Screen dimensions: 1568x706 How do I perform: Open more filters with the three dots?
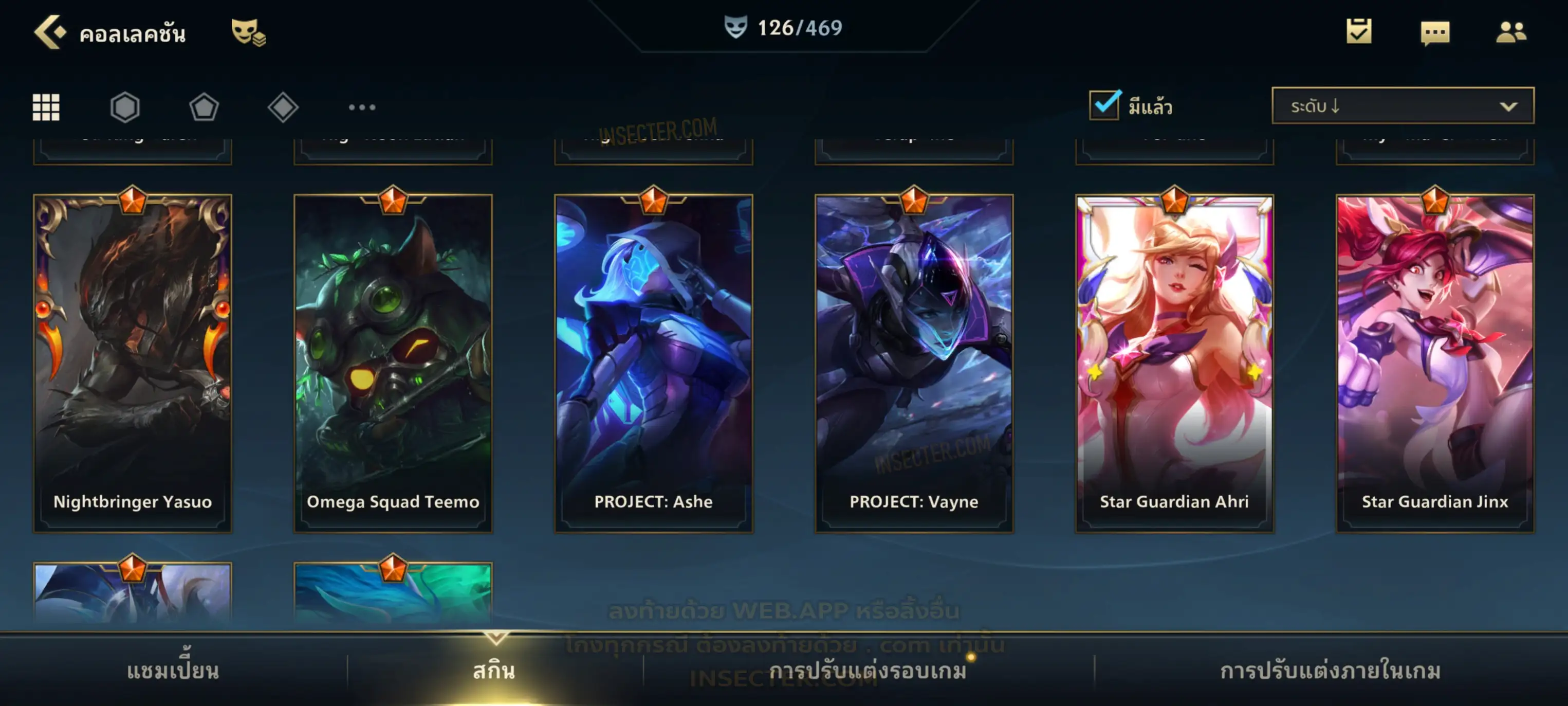tap(362, 107)
